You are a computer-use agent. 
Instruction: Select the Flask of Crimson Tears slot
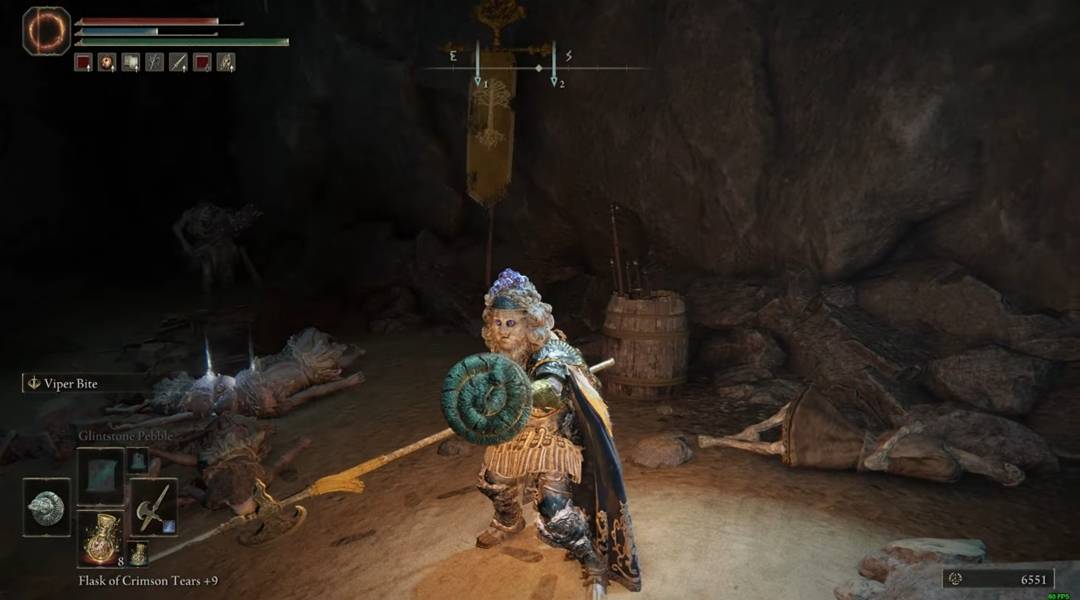(x=100, y=539)
